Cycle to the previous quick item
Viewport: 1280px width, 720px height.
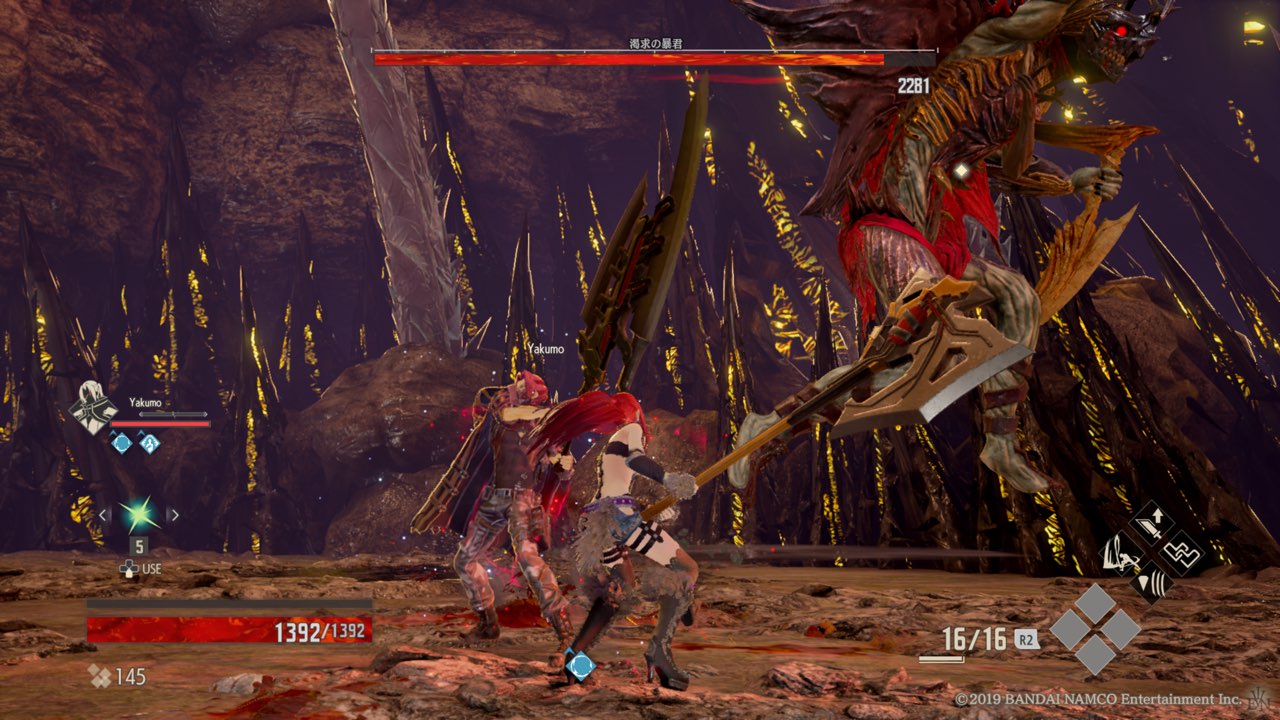103,515
